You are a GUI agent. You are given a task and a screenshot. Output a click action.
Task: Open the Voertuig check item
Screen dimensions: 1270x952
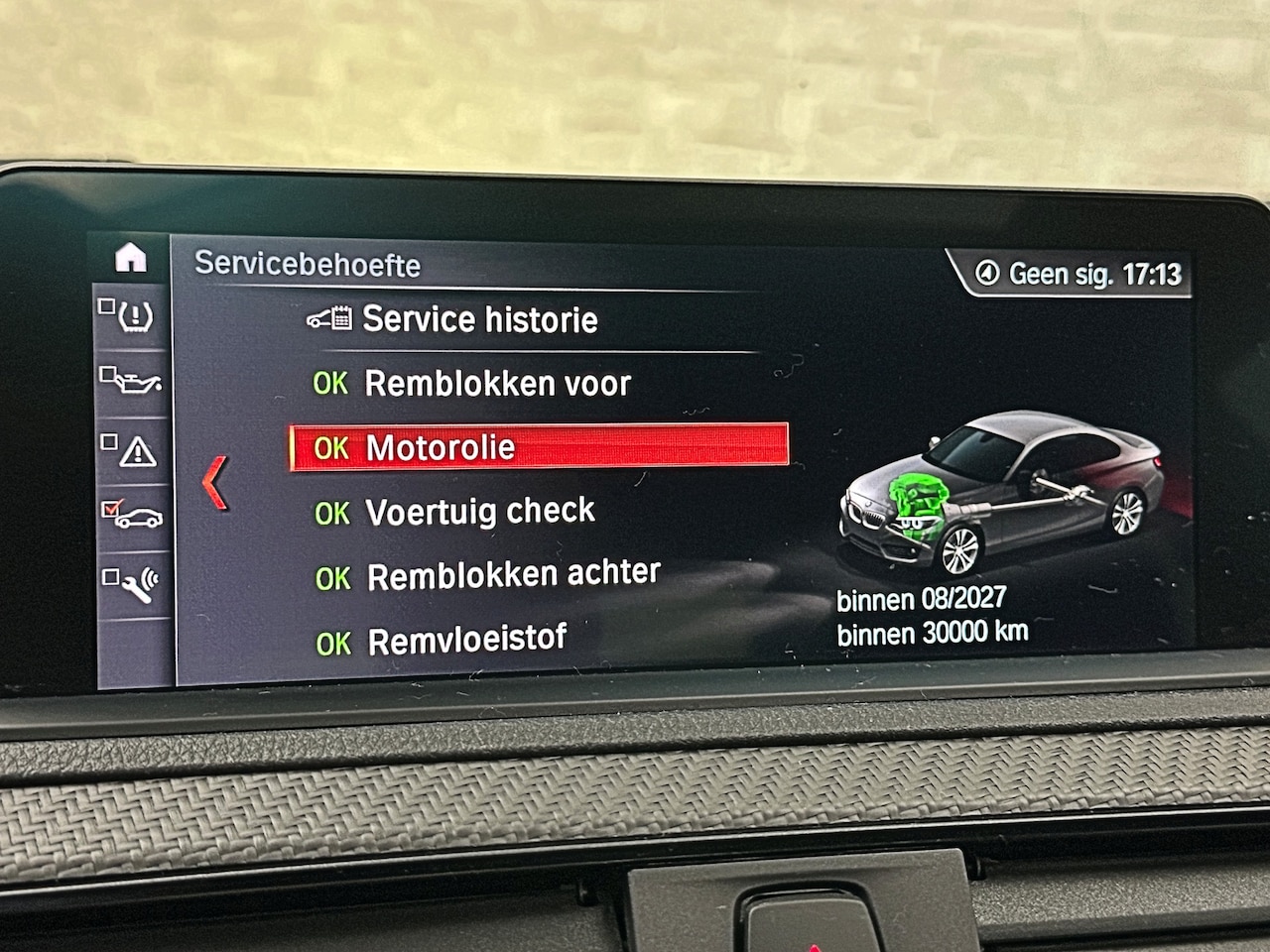tap(479, 512)
